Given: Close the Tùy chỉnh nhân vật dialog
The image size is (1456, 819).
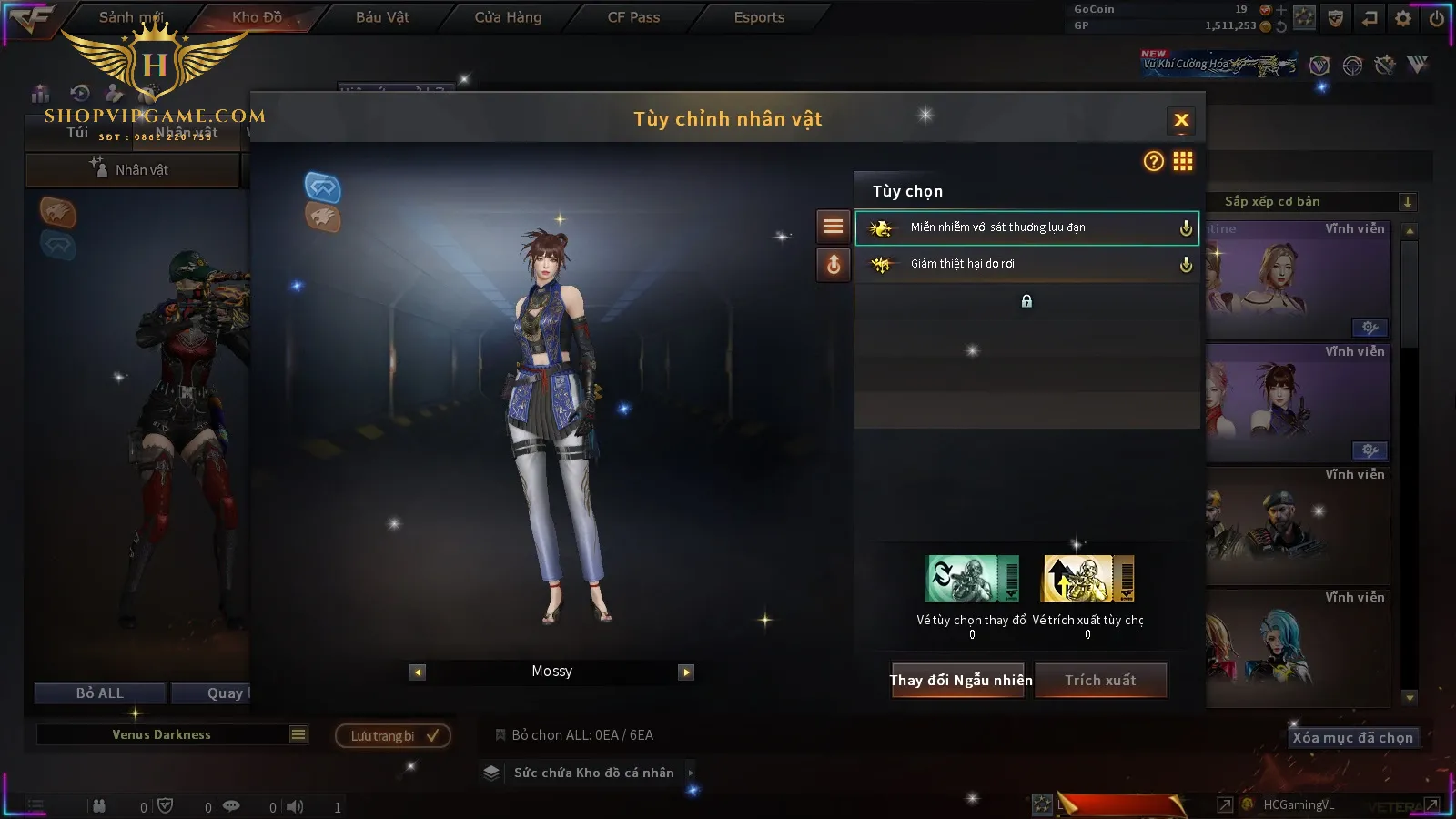Looking at the screenshot, I should coord(1181,120).
